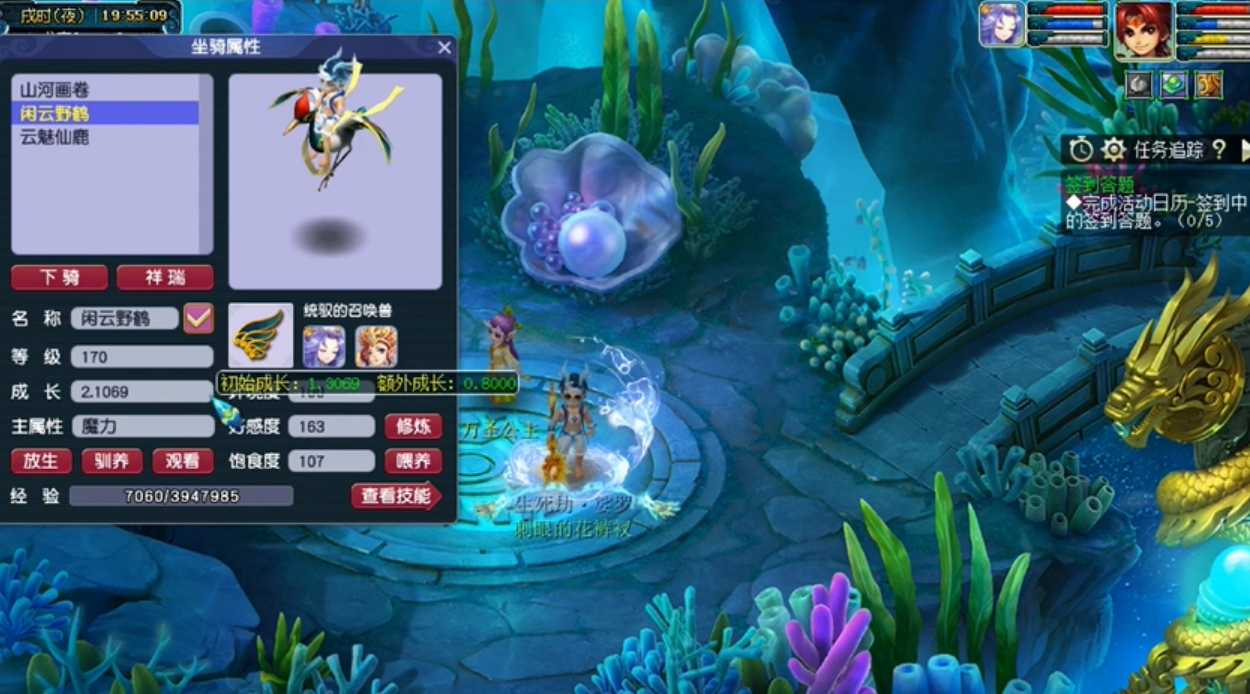Click the 驯养 button
The width and height of the screenshot is (1250, 694).
pyautogui.click(x=112, y=461)
